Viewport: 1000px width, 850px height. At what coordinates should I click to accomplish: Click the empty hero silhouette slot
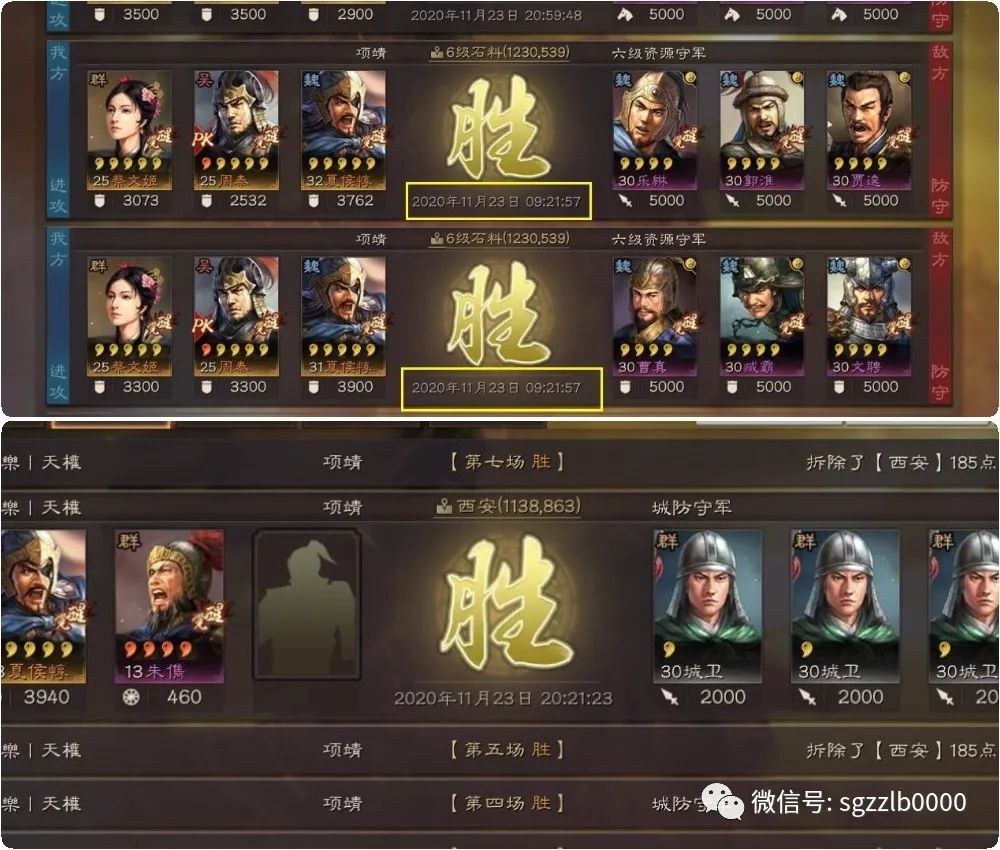coord(307,605)
